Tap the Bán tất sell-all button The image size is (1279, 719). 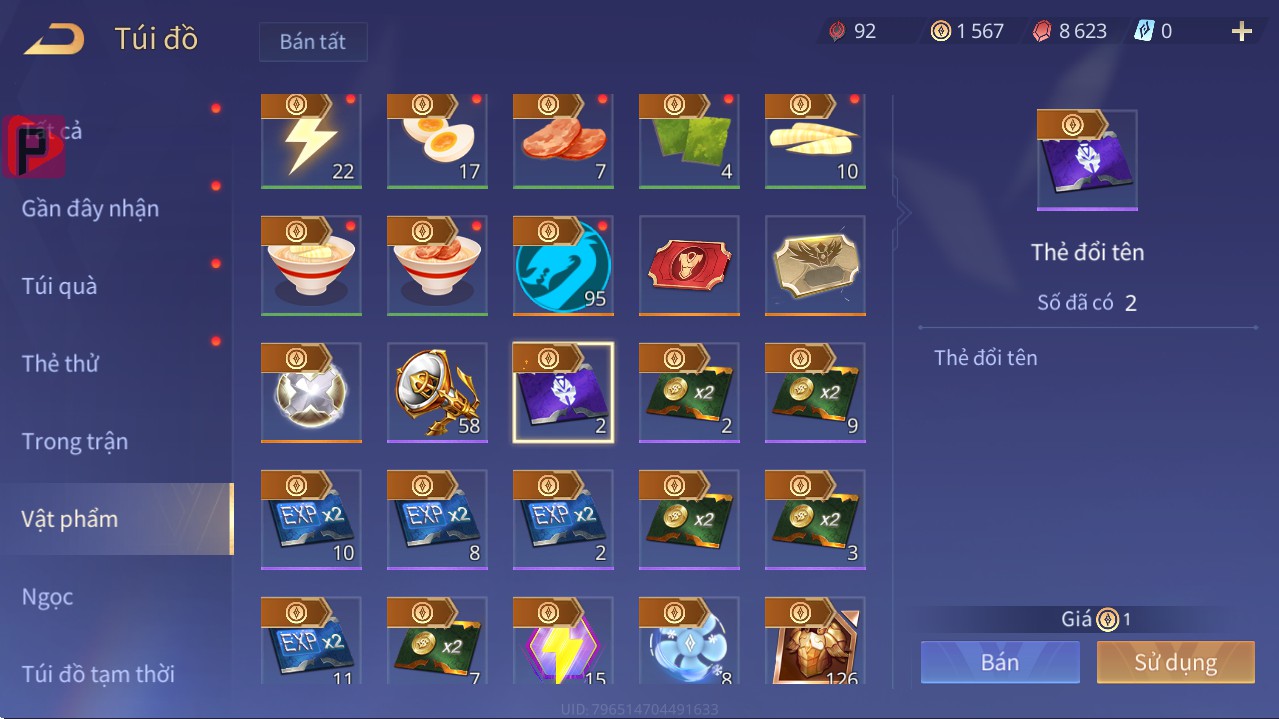[x=313, y=42]
